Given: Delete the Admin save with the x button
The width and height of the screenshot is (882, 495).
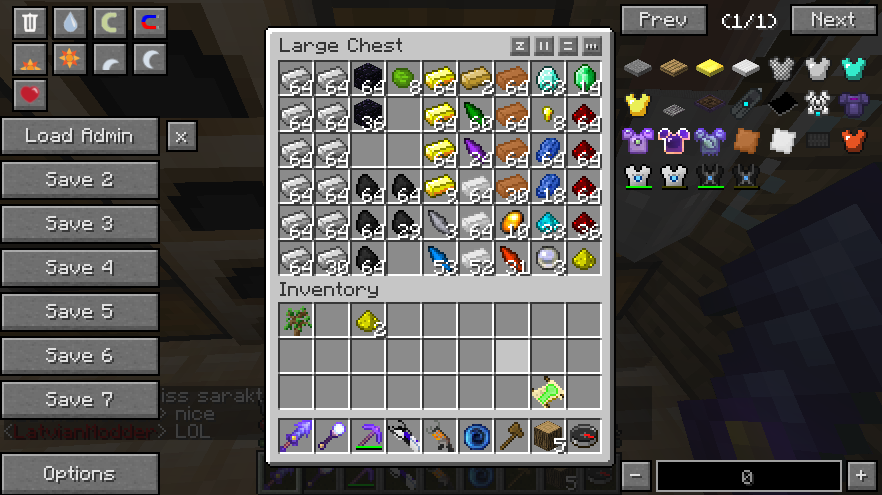Looking at the screenshot, I should click(180, 136).
